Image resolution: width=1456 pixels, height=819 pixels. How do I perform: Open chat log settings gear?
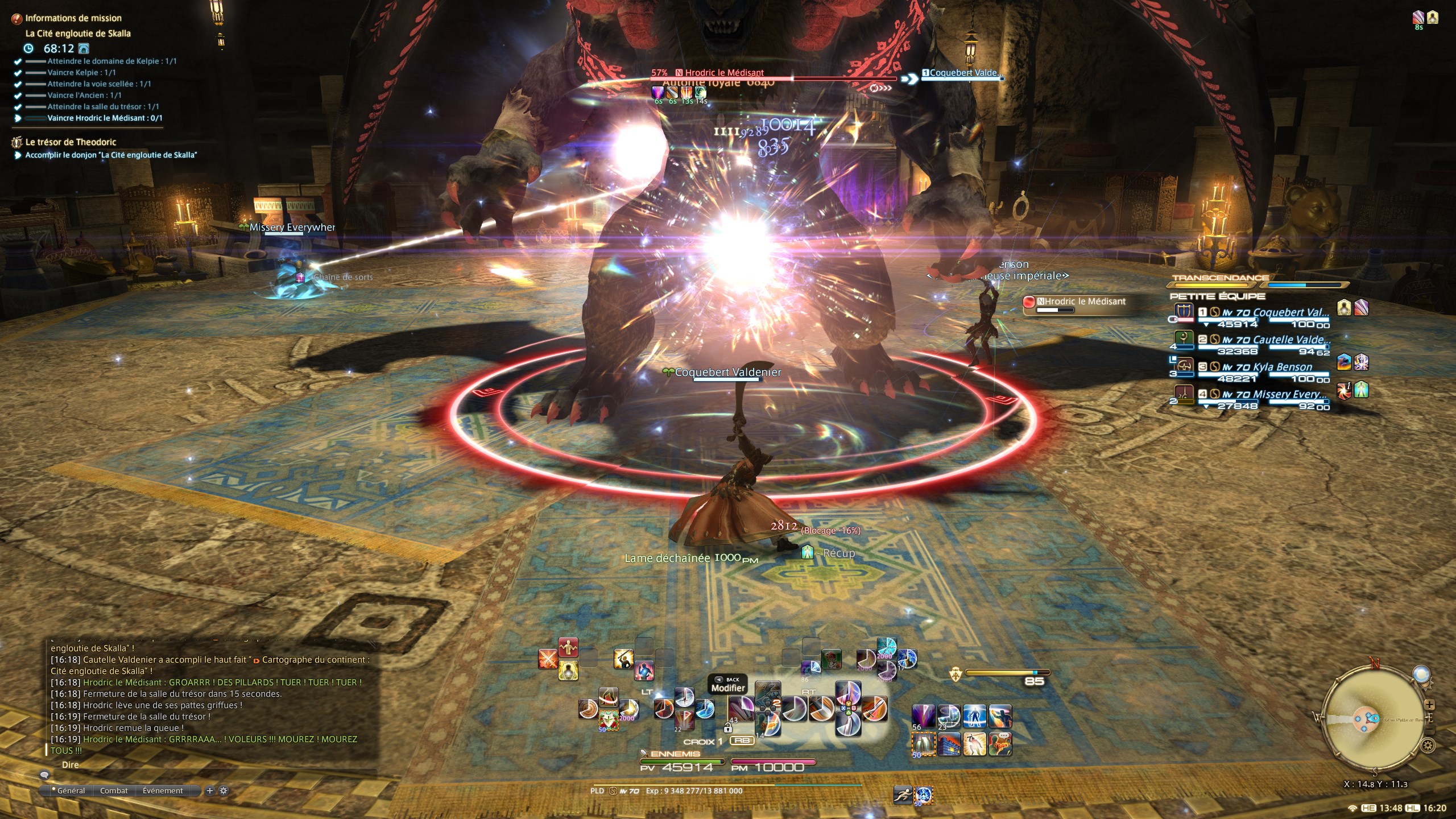[224, 791]
